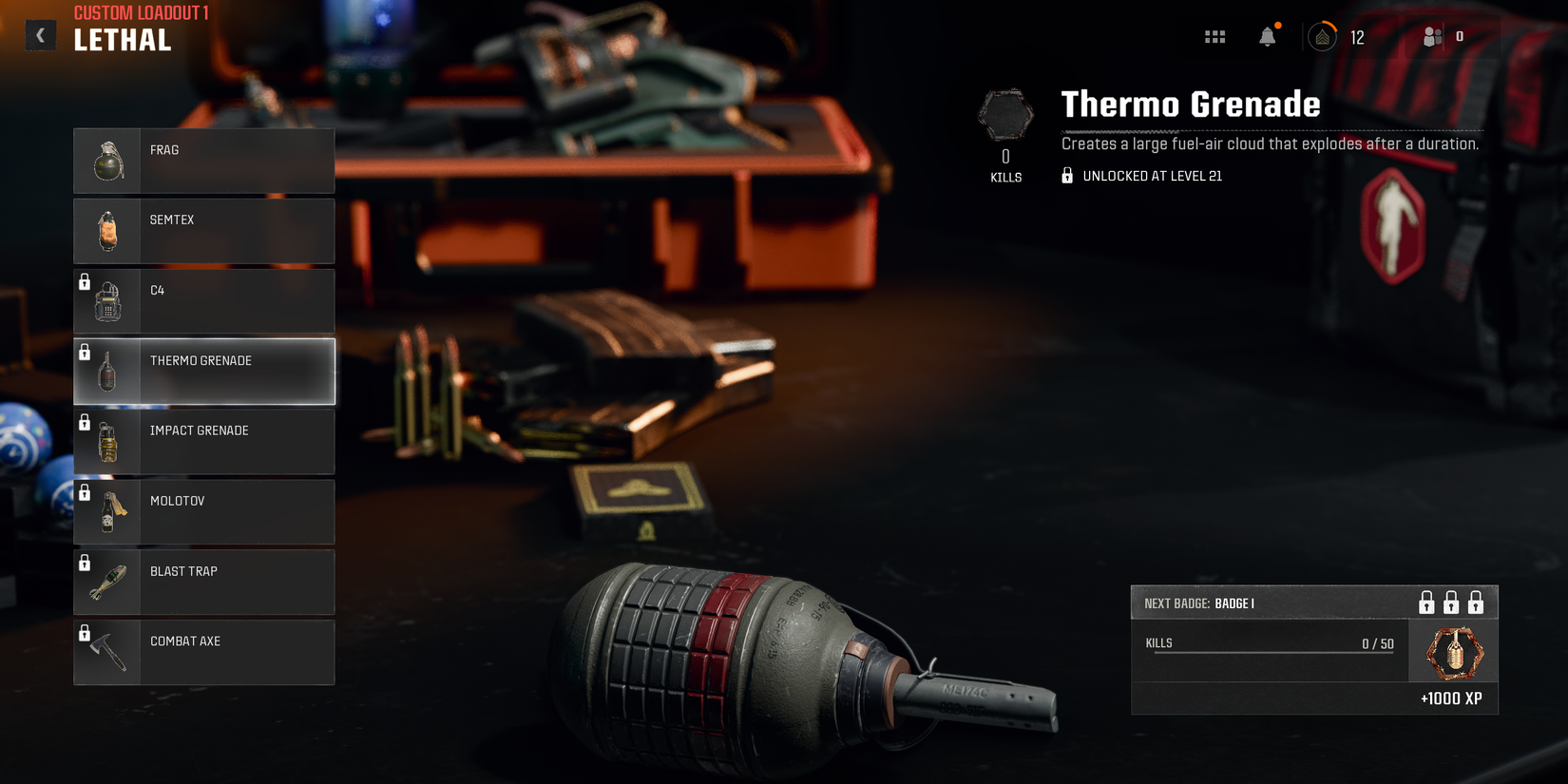Screen dimensions: 1568x784
Task: Click the Blast Trap icon
Action: pos(107,582)
